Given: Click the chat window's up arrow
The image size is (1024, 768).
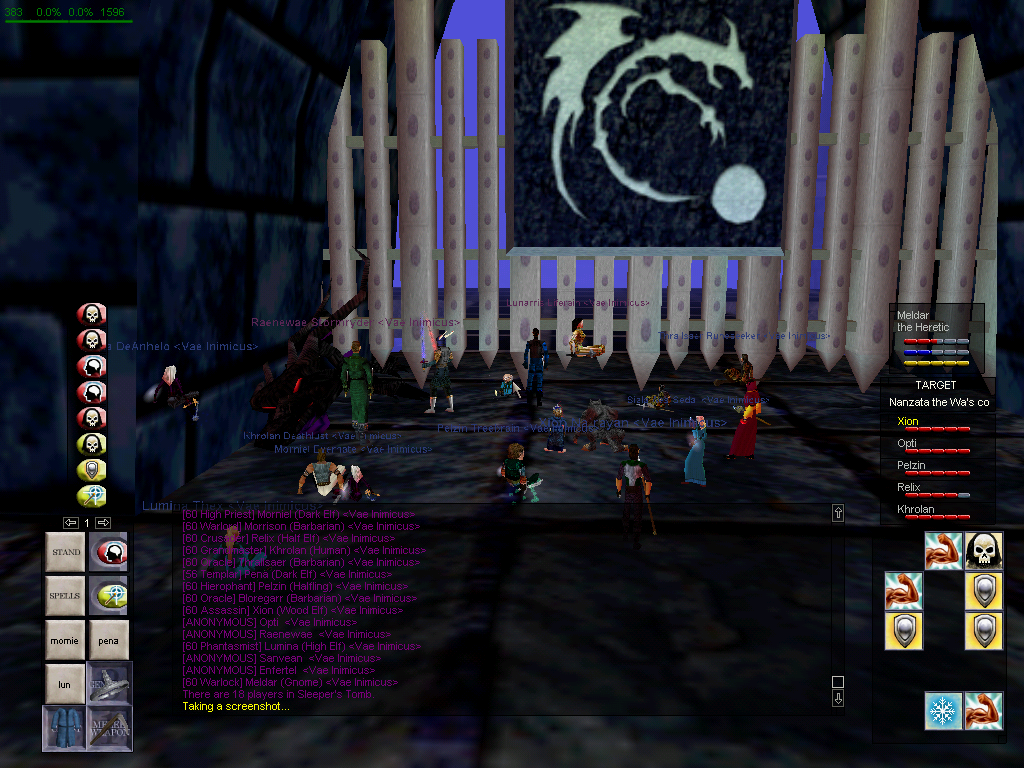Looking at the screenshot, I should [838, 513].
